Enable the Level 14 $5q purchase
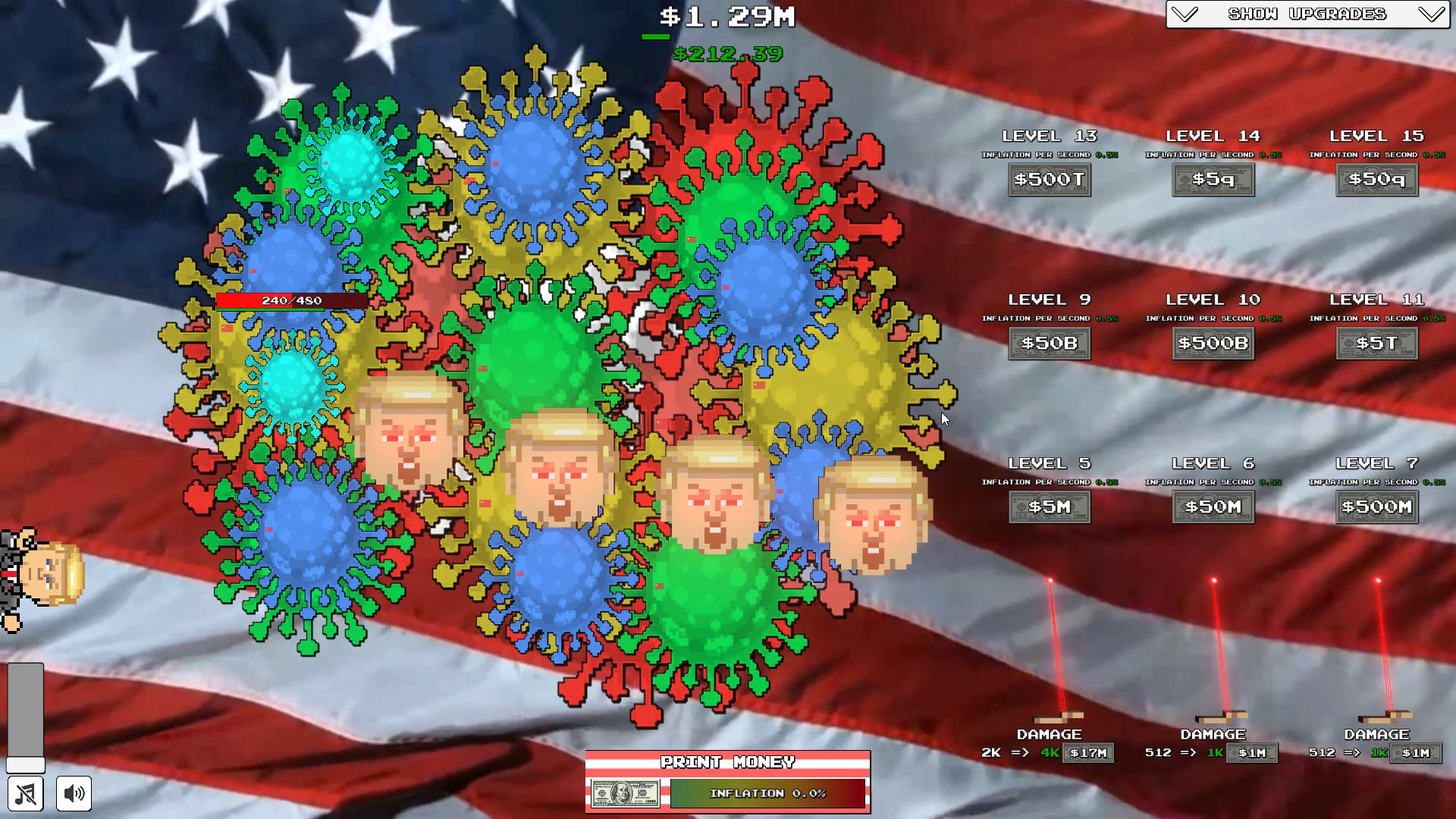The image size is (1456, 819). coord(1213,180)
